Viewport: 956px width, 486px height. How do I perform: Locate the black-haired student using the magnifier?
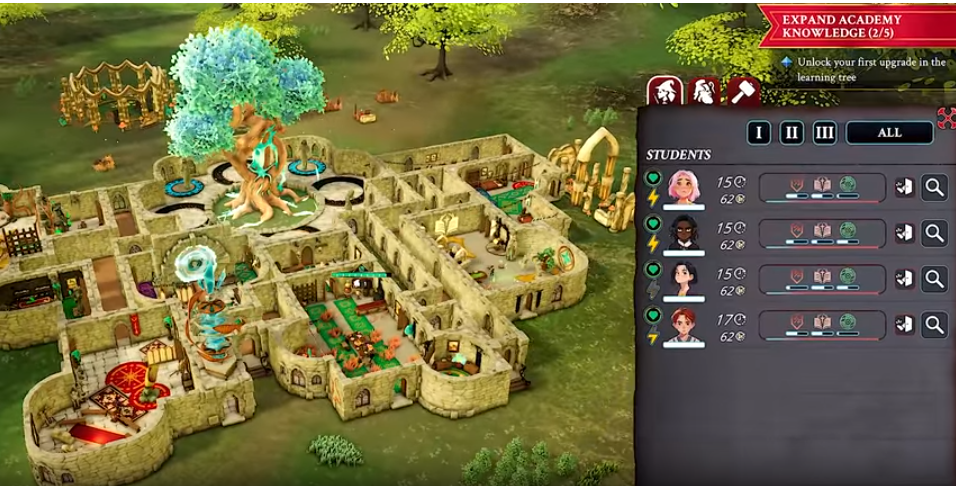pyautogui.click(x=934, y=279)
